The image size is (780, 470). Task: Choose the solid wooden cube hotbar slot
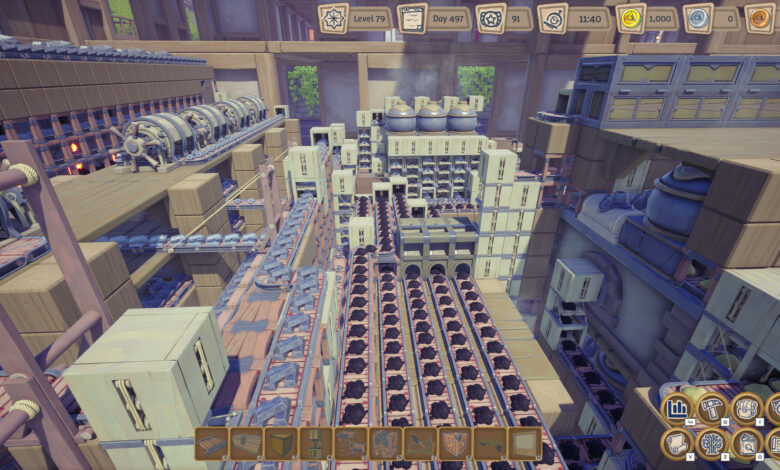coord(280,443)
